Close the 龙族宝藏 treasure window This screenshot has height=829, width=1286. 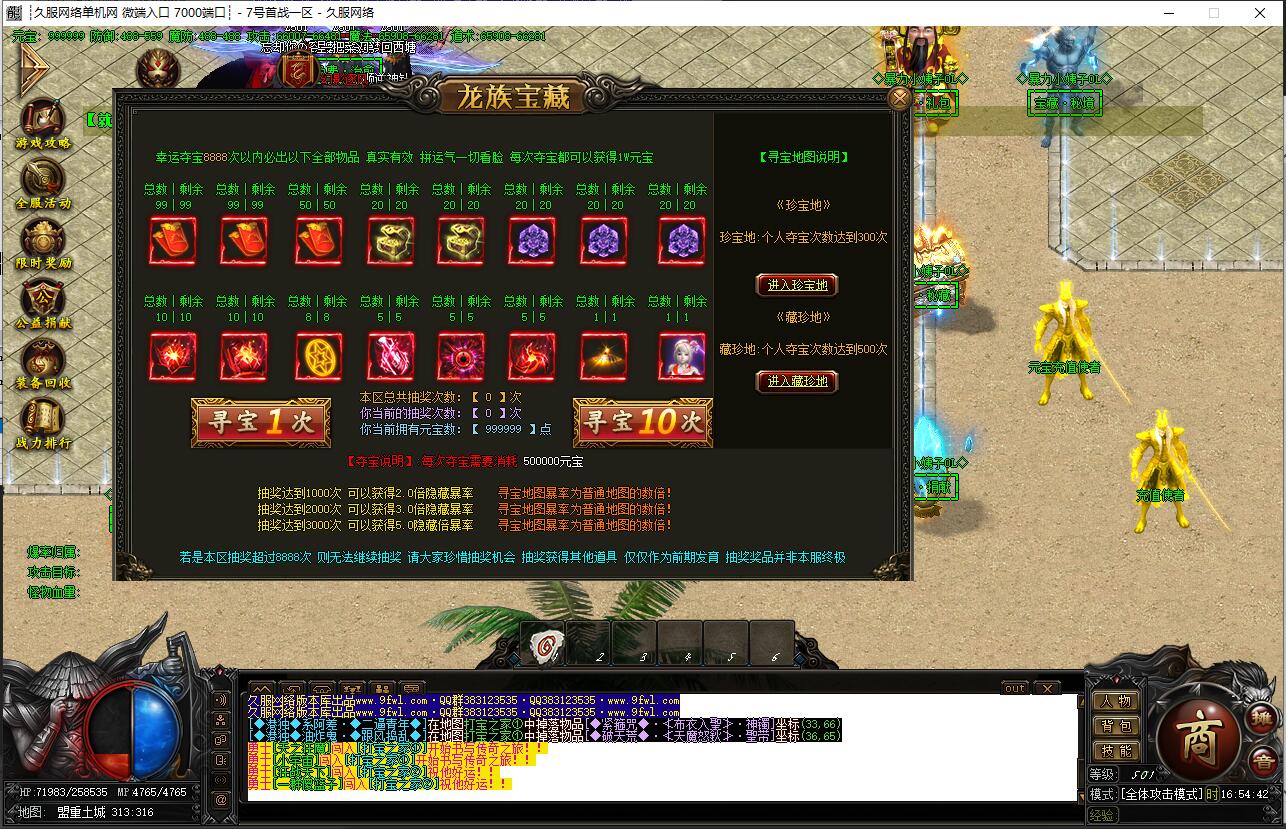(x=899, y=98)
